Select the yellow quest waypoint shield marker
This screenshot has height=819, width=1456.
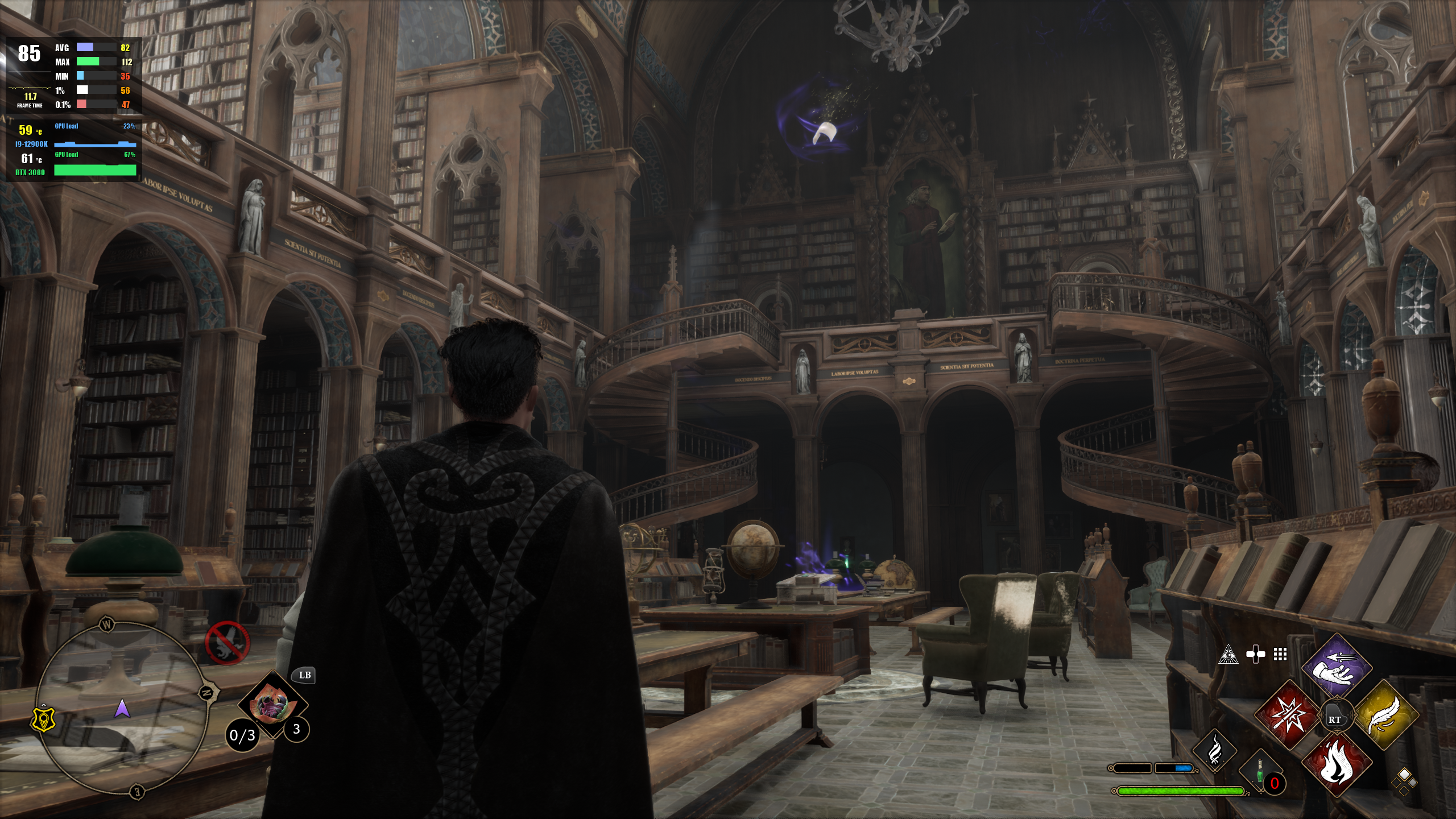tap(43, 721)
